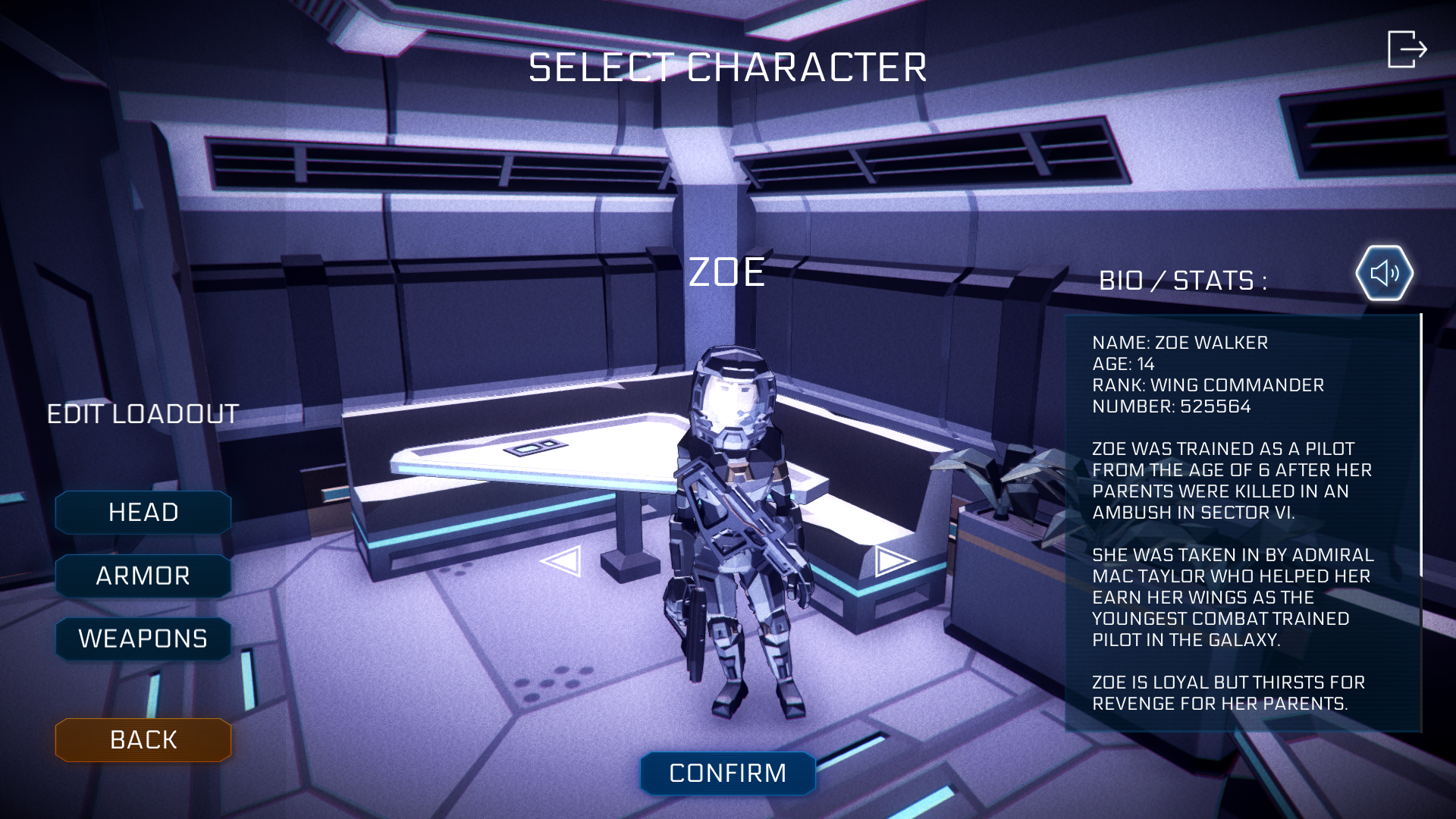This screenshot has height=819, width=1456.
Task: Open the Weapons loadout editor
Action: tap(143, 639)
